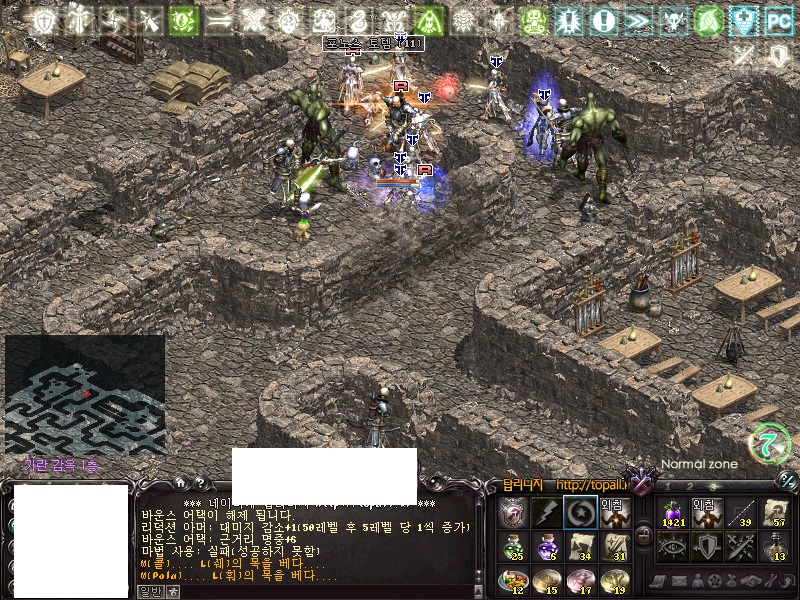Activate the circular star skill slot
Viewport: 800px width, 600px height.
coord(580,512)
